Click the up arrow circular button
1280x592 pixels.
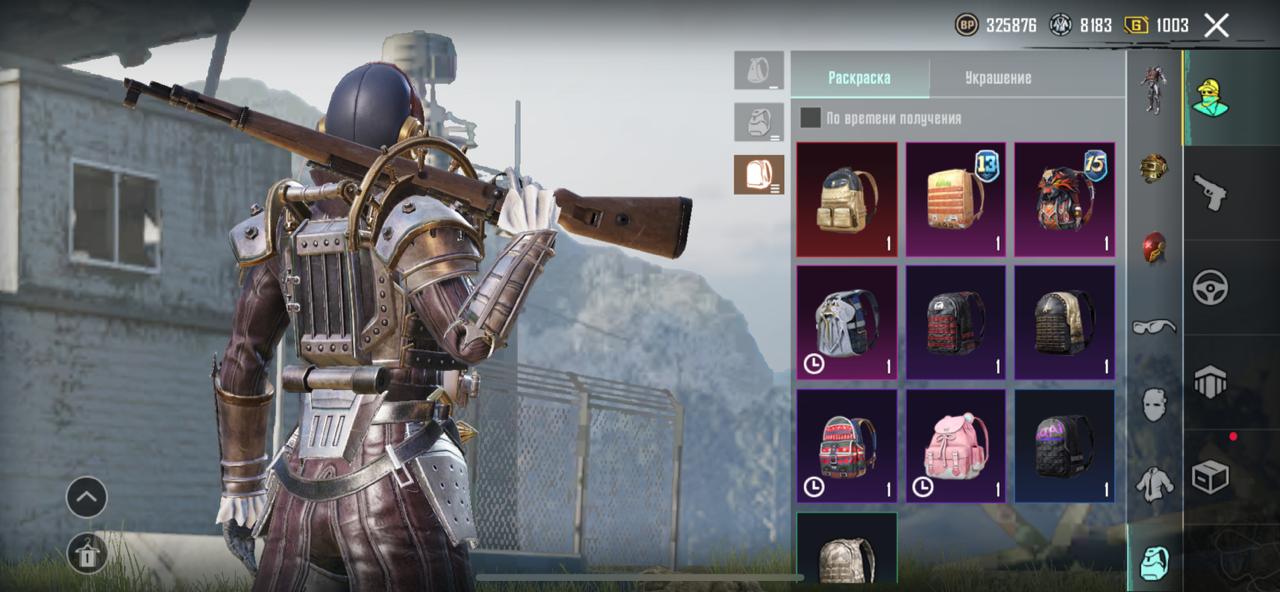(x=87, y=497)
